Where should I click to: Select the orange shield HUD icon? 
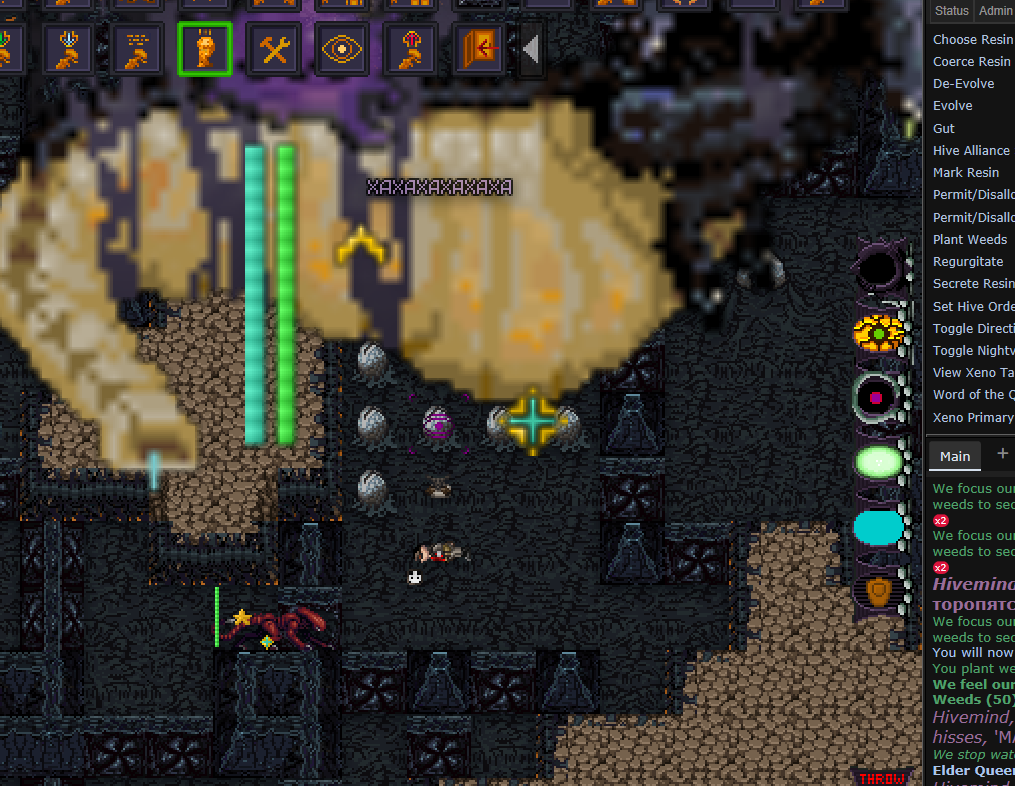[x=878, y=591]
